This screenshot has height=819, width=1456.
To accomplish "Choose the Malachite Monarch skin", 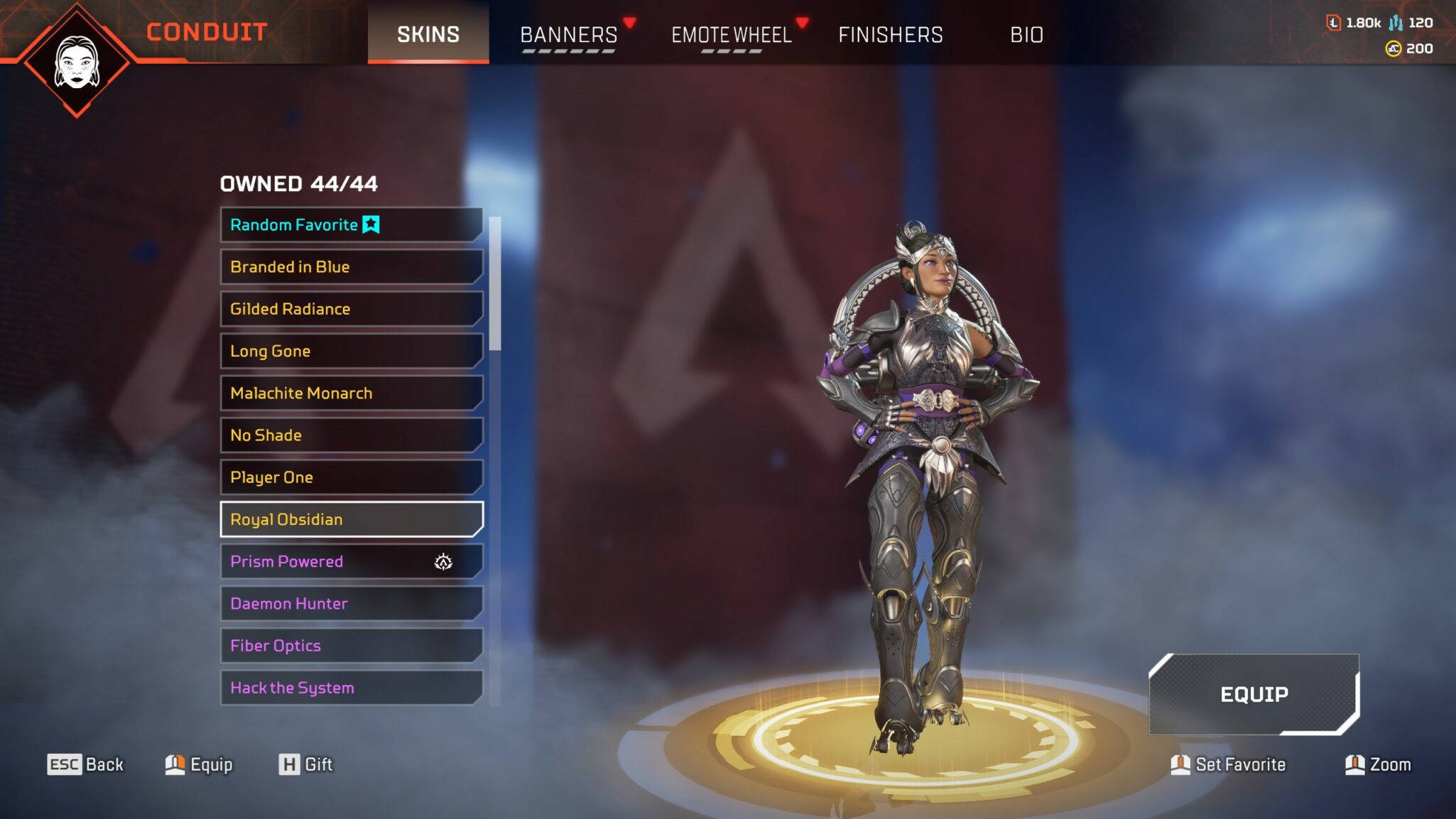I will tap(351, 393).
